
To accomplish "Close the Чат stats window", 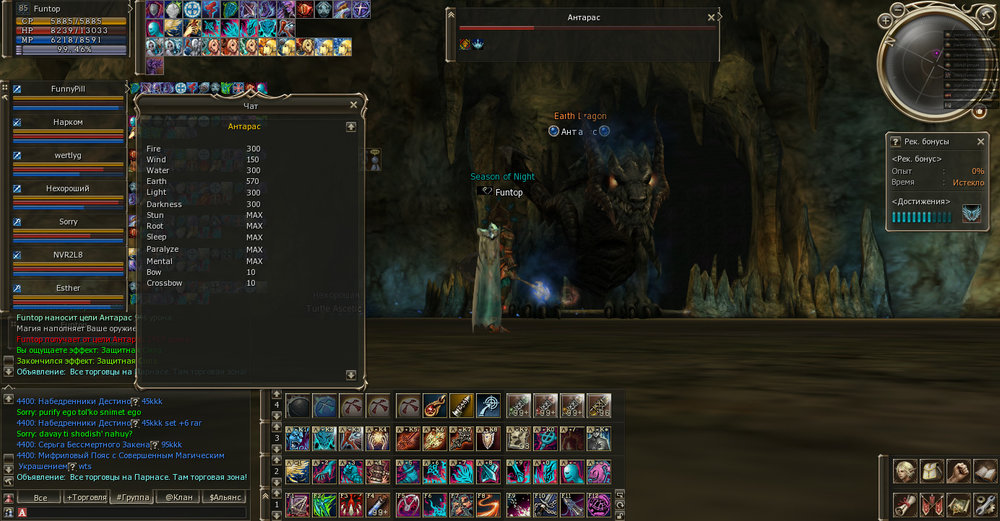I will pos(353,104).
